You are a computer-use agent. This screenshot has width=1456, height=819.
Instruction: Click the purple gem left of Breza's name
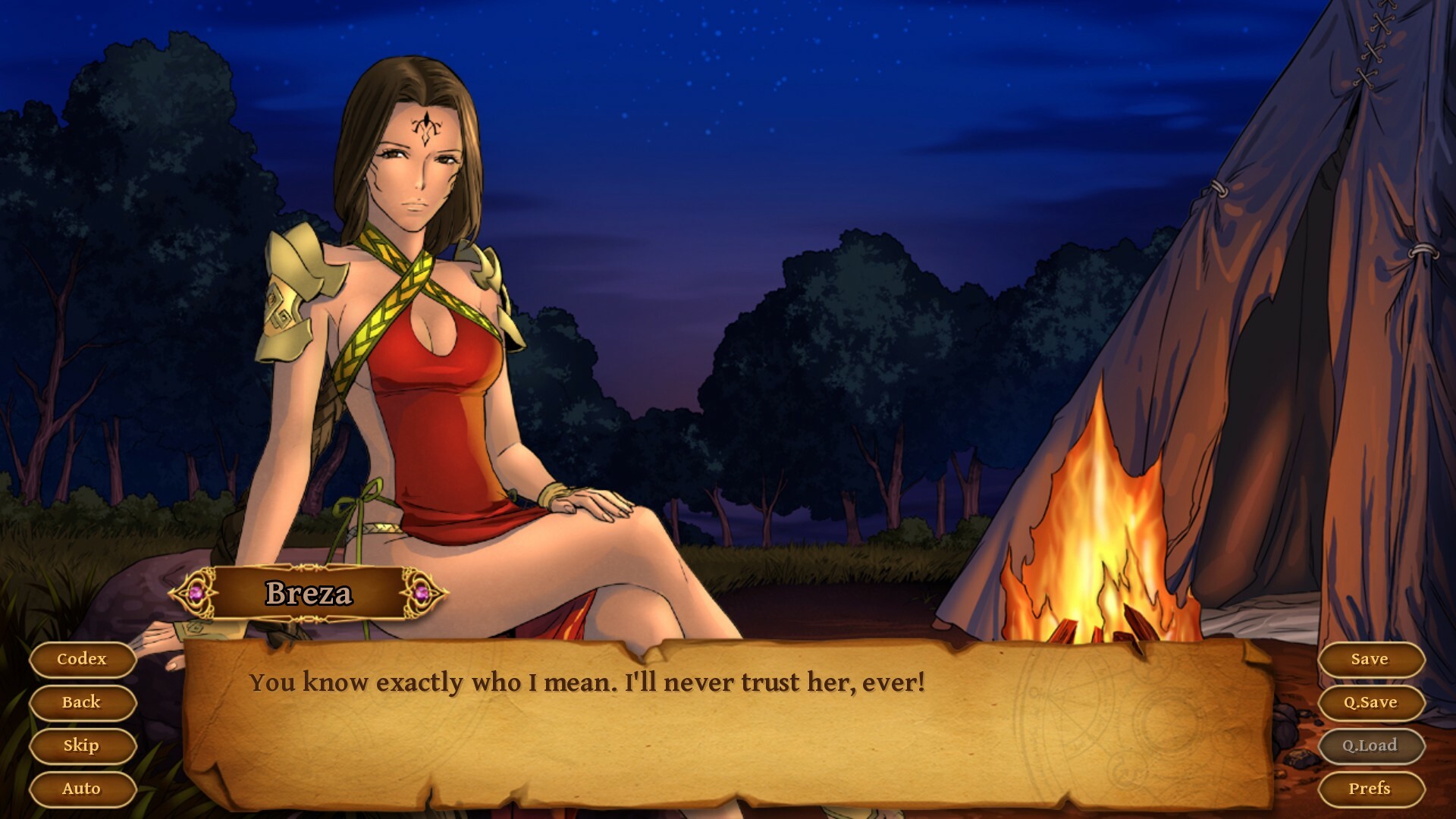coord(196,594)
